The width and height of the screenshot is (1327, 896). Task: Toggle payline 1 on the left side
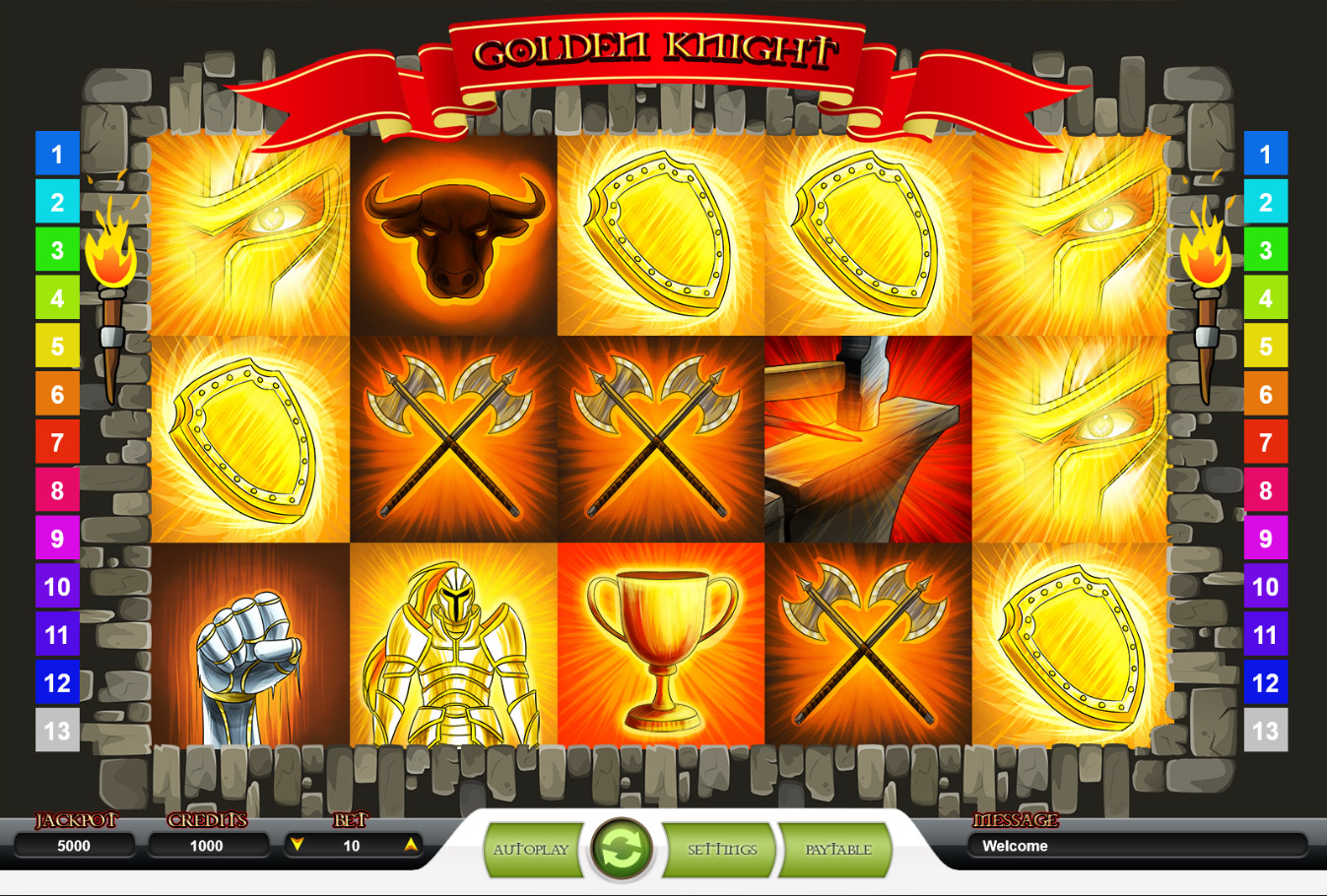point(56,154)
